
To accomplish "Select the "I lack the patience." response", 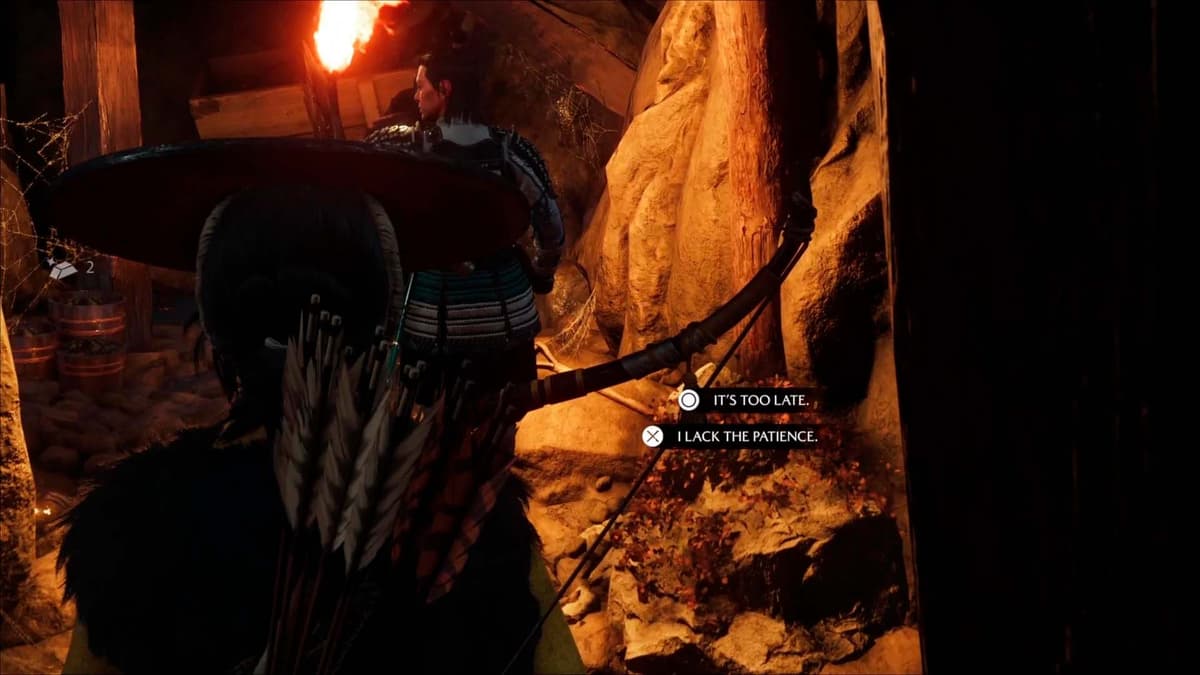I will [746, 436].
